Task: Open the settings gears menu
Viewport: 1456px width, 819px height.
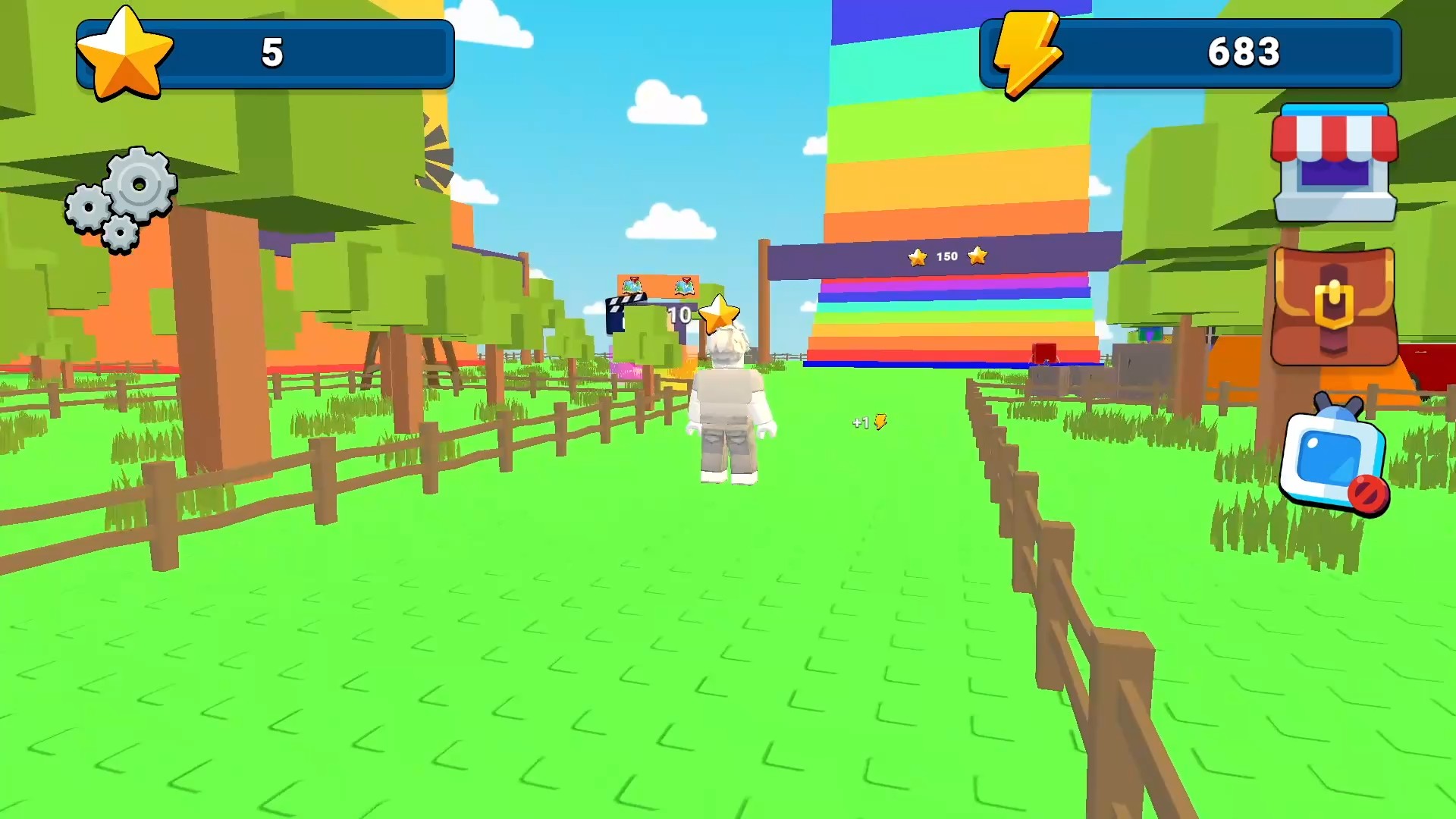Action: (120, 196)
